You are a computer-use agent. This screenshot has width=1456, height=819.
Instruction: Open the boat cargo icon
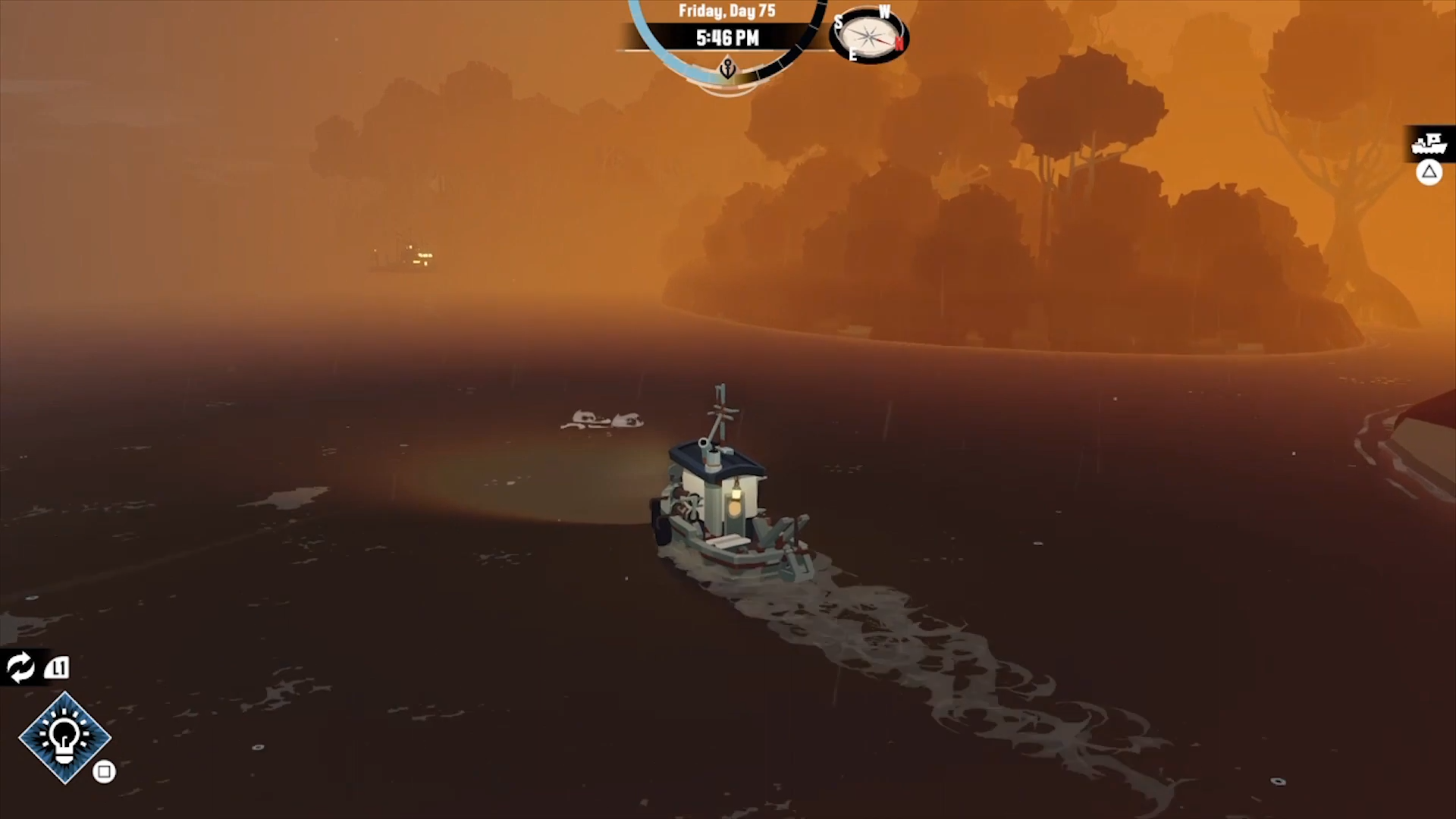(1429, 143)
